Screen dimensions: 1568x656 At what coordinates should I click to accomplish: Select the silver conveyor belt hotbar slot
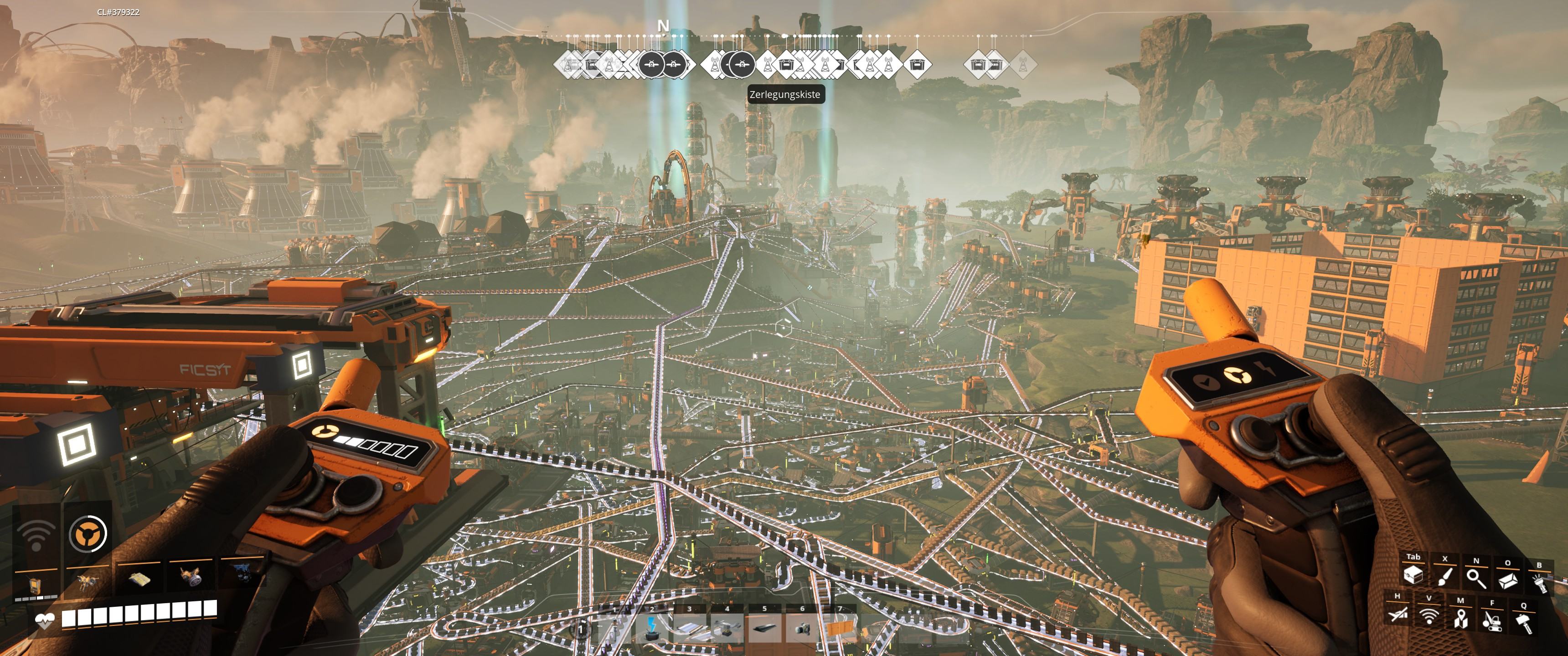click(x=689, y=629)
